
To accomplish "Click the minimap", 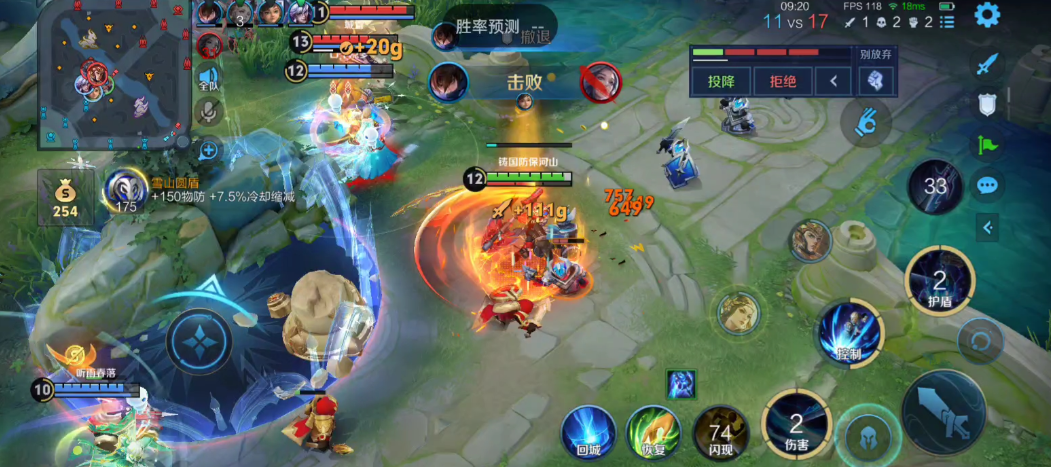I will click(112, 72).
